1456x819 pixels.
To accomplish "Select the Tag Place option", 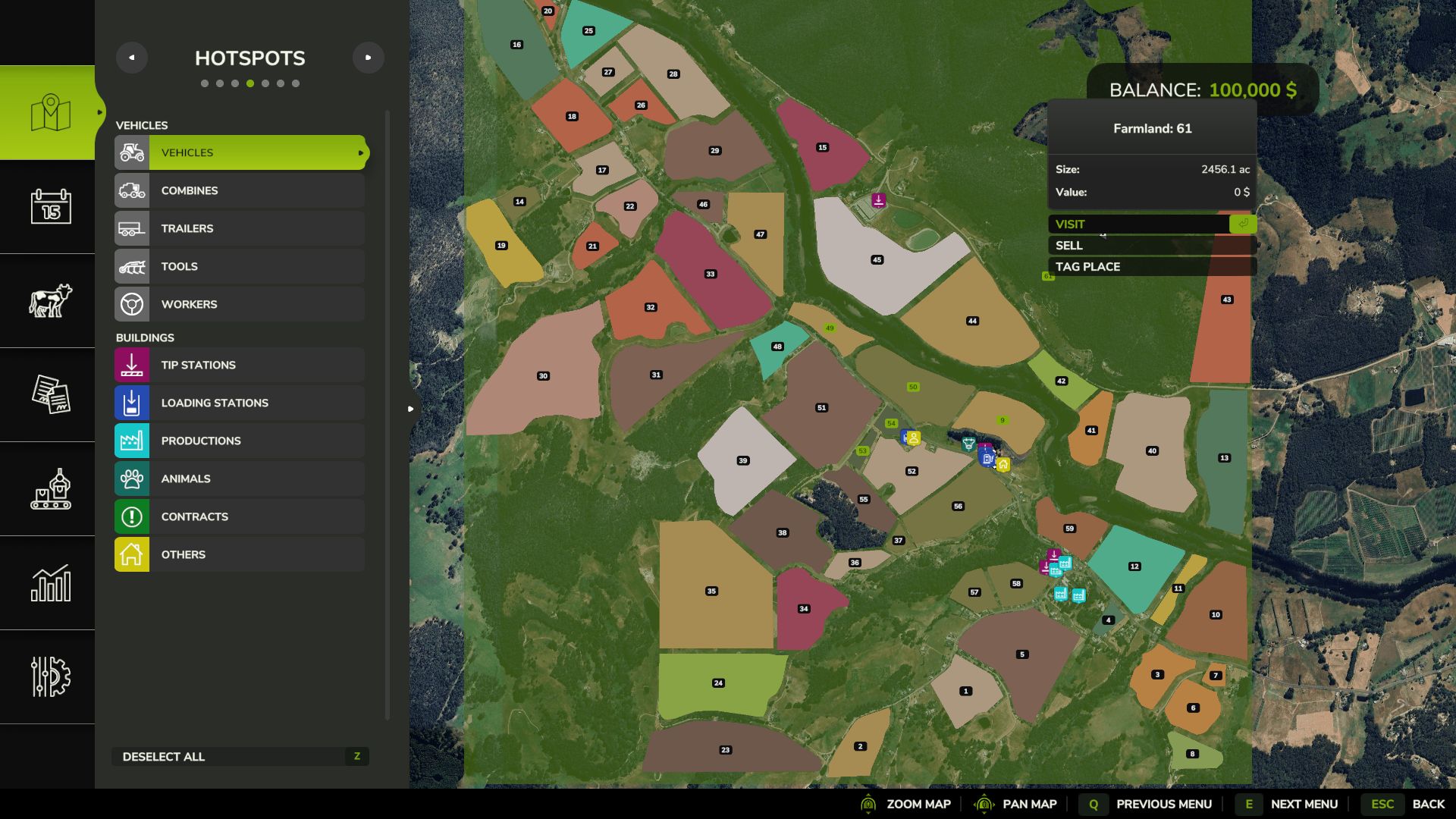I will coord(1151,267).
